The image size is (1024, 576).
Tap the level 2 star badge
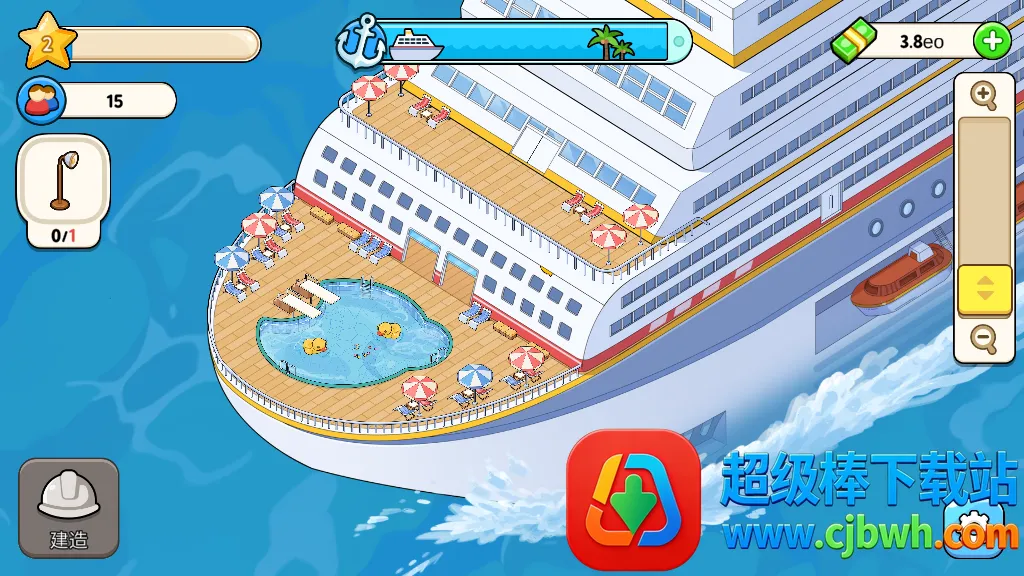pyautogui.click(x=46, y=40)
